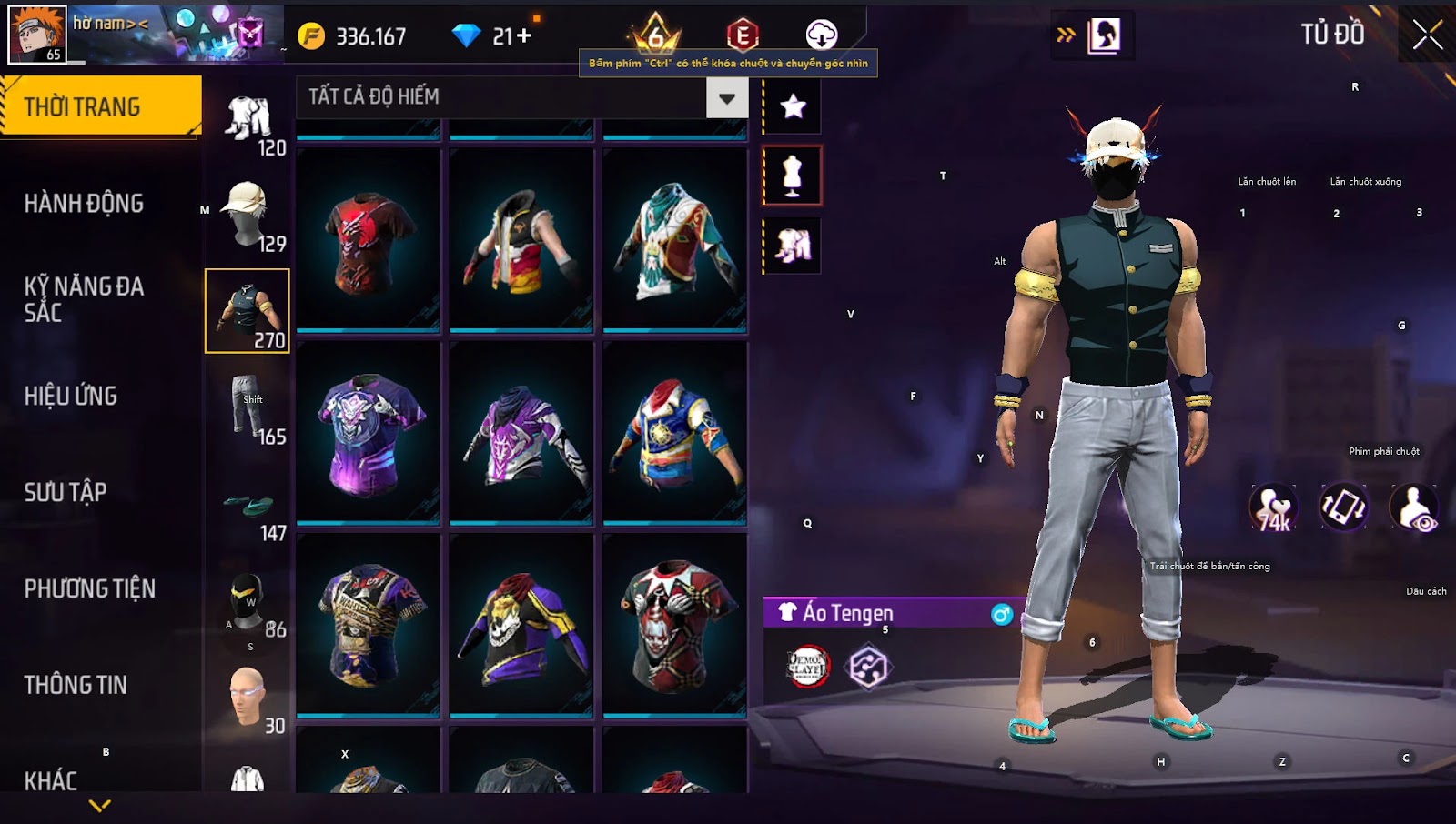Switch to the HÀNH ĐỘNG tab
This screenshot has height=824, width=1456.
[x=84, y=203]
